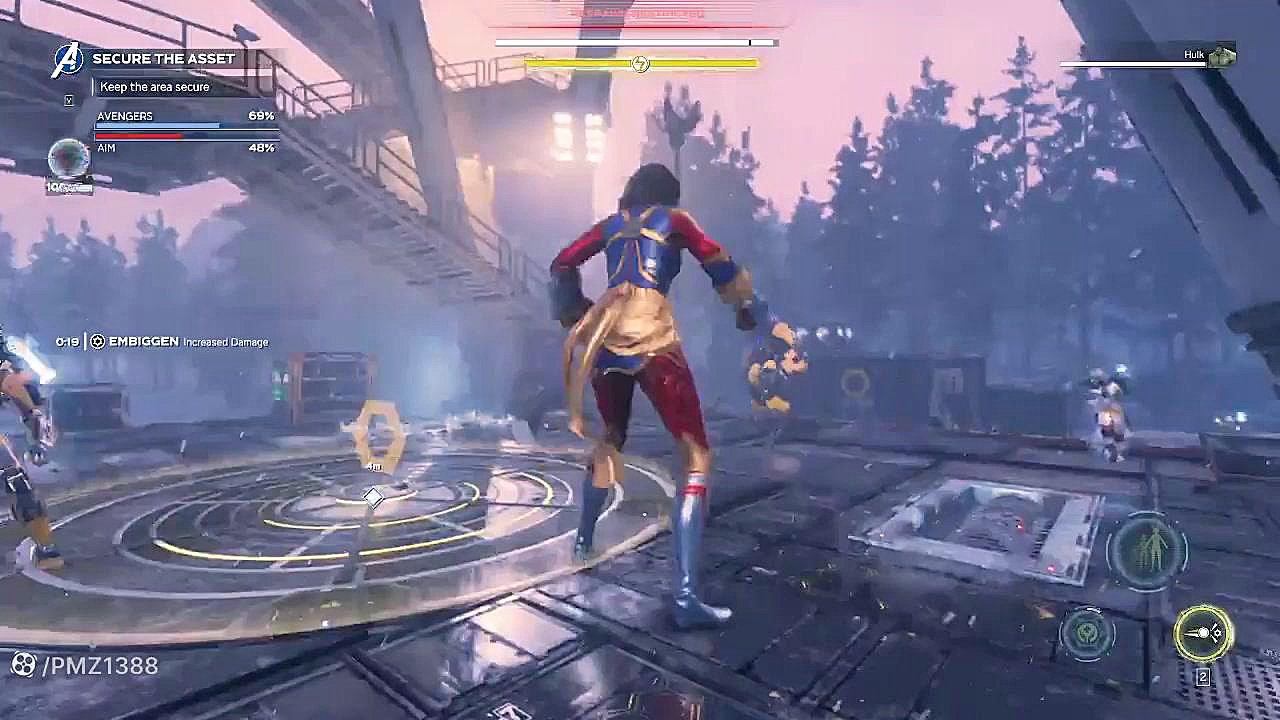Click the PMZ1388 recording watermark

[84, 665]
